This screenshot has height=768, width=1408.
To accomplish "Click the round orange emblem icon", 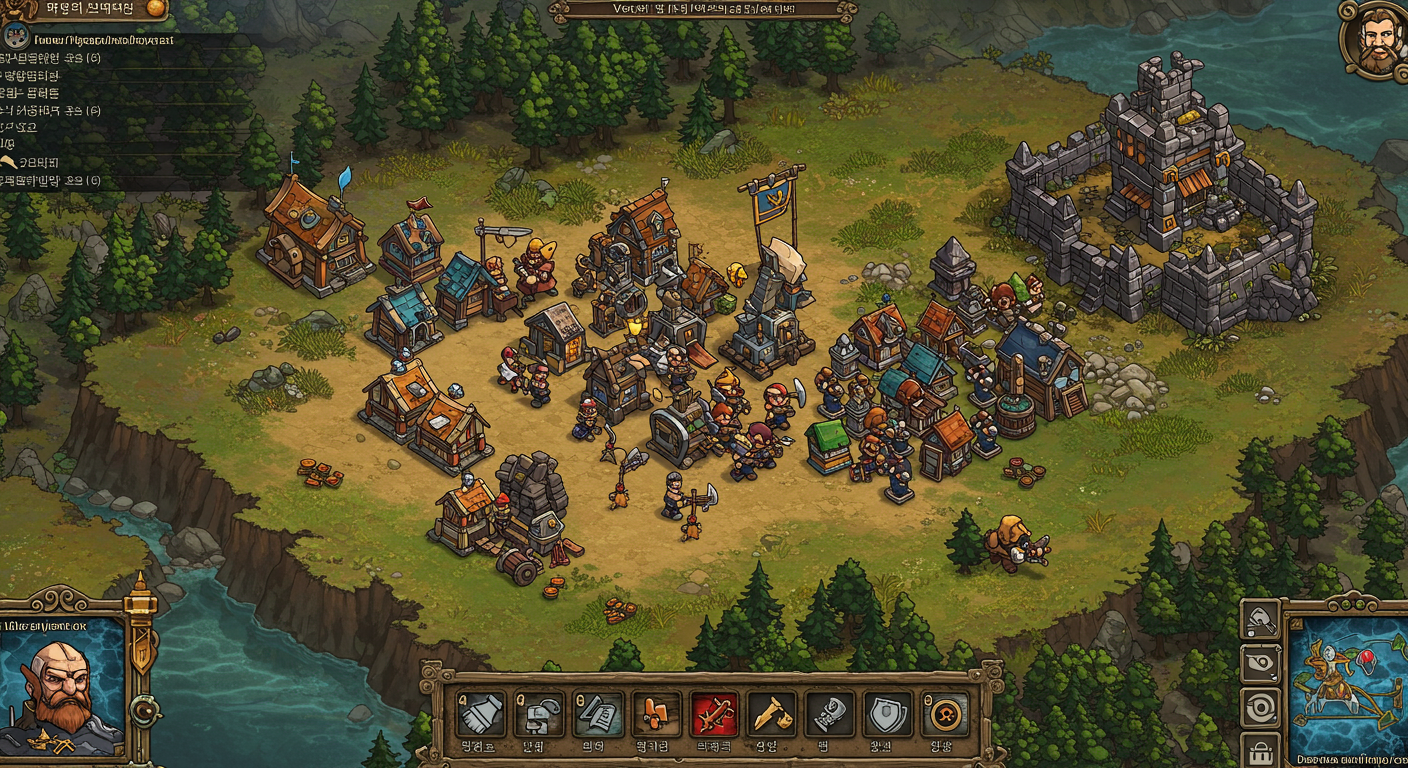I will (x=945, y=714).
